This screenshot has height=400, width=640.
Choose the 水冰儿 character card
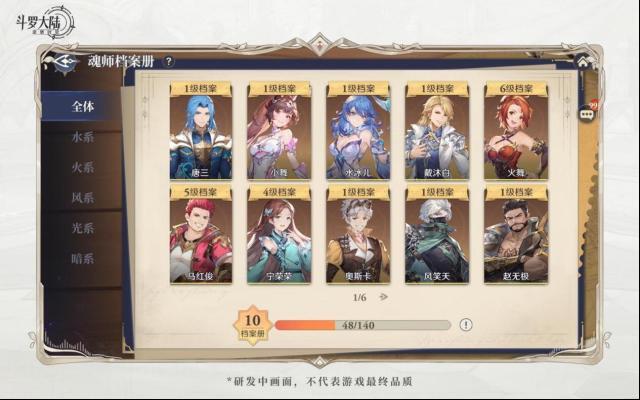tap(358, 132)
